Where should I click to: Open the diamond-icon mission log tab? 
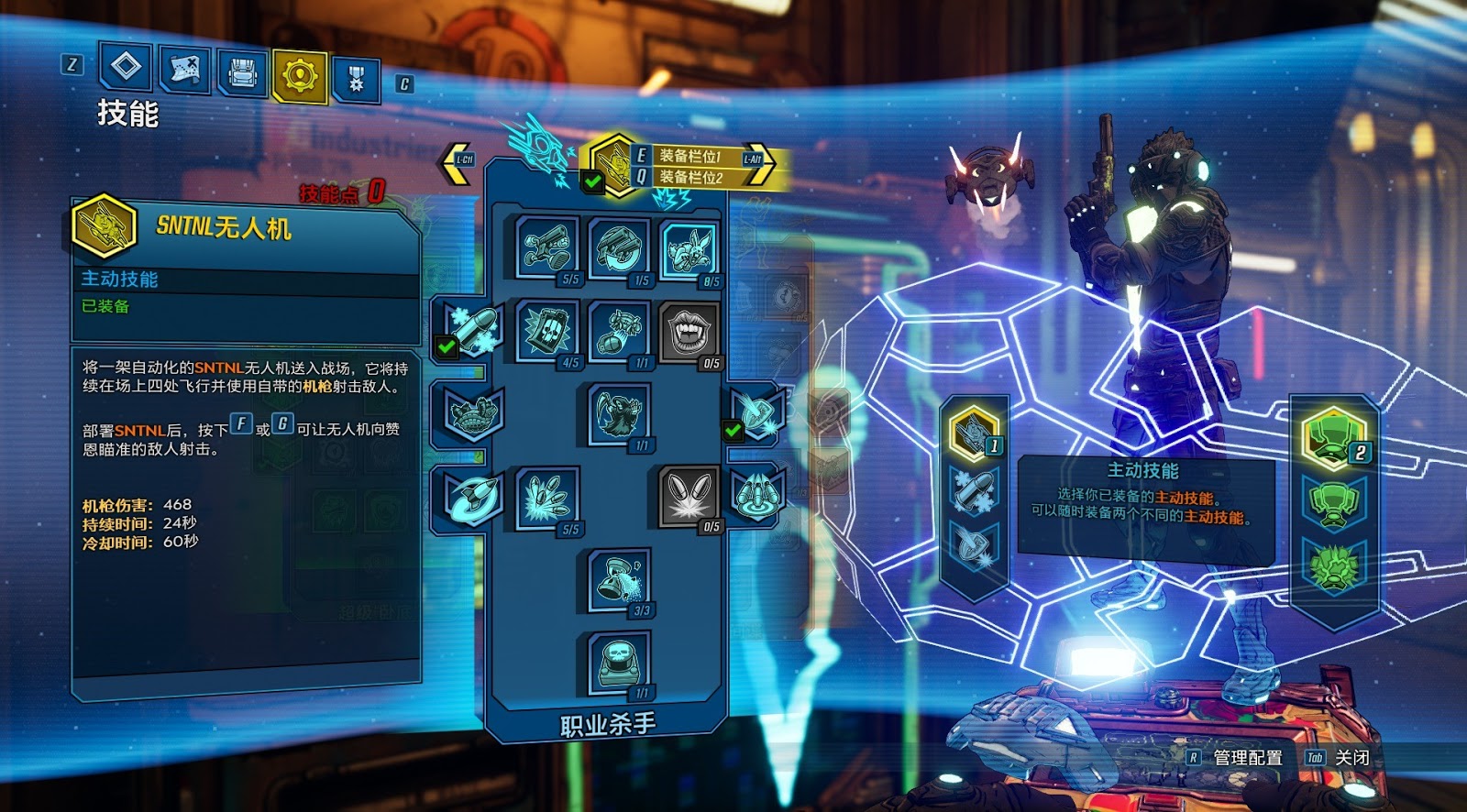(126, 67)
